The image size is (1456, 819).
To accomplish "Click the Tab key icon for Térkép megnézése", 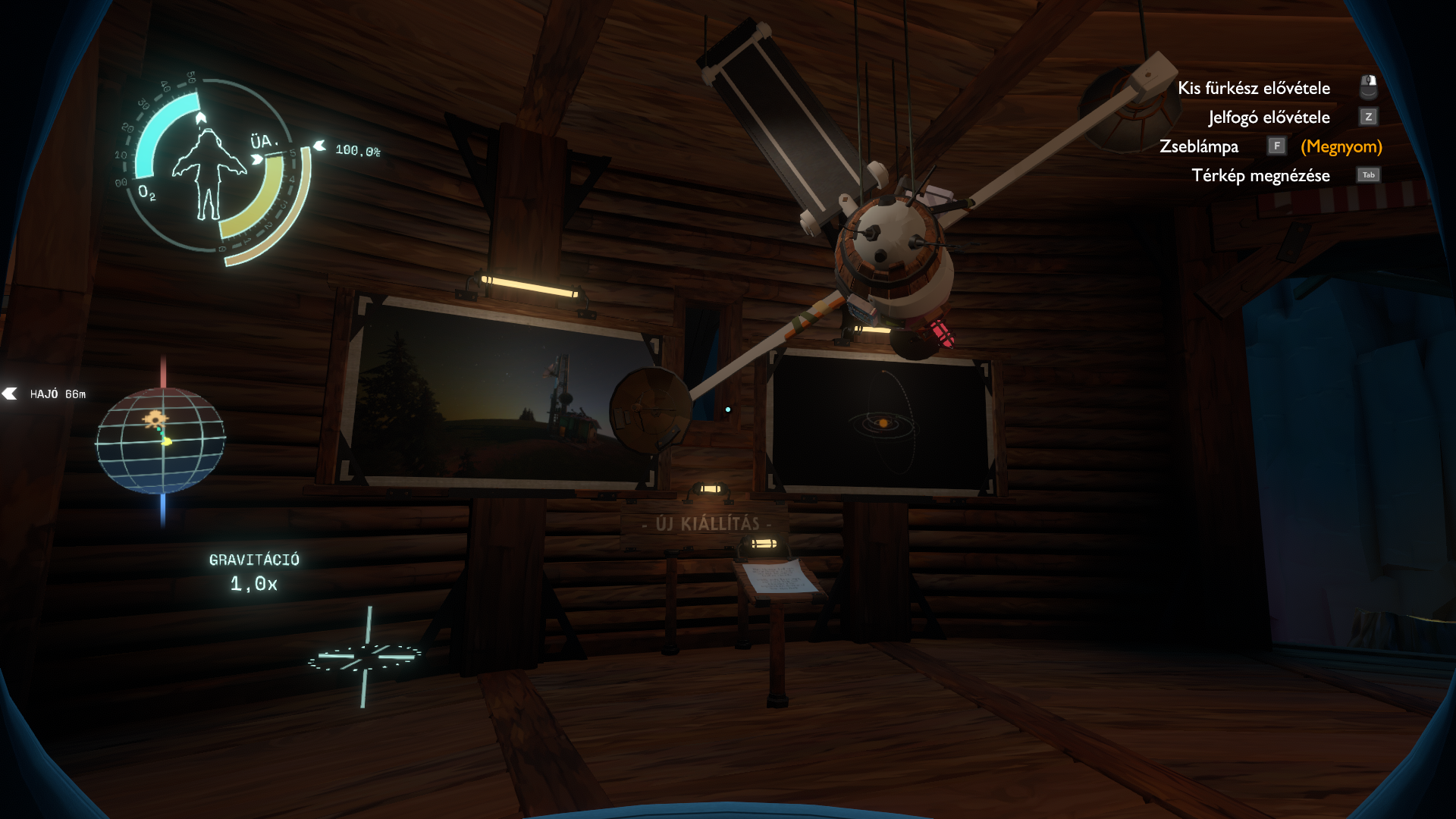I will (x=1369, y=174).
